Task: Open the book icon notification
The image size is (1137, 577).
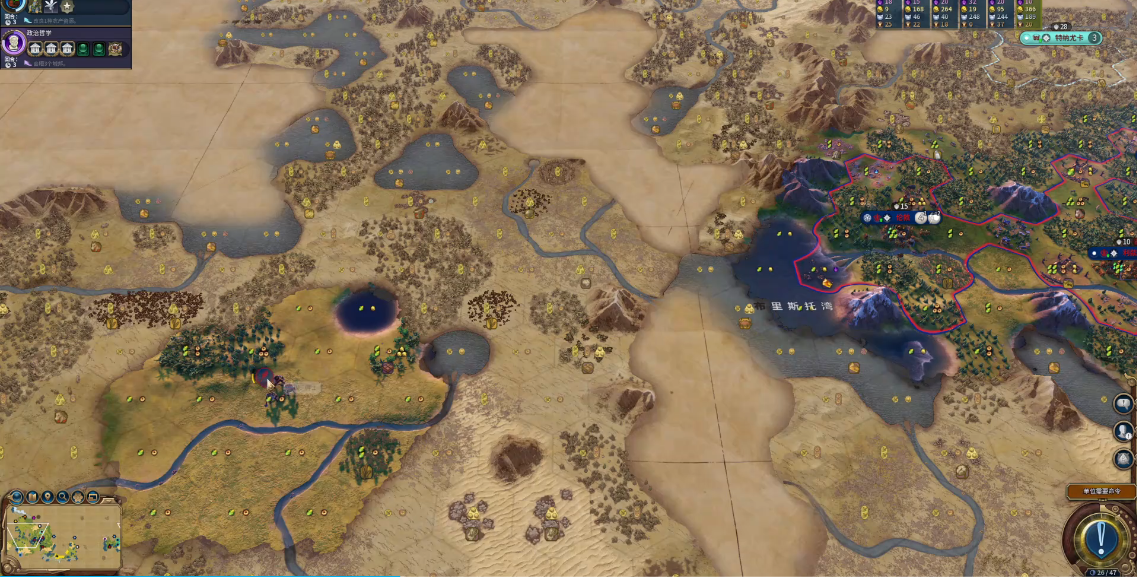Action: [x=1124, y=404]
